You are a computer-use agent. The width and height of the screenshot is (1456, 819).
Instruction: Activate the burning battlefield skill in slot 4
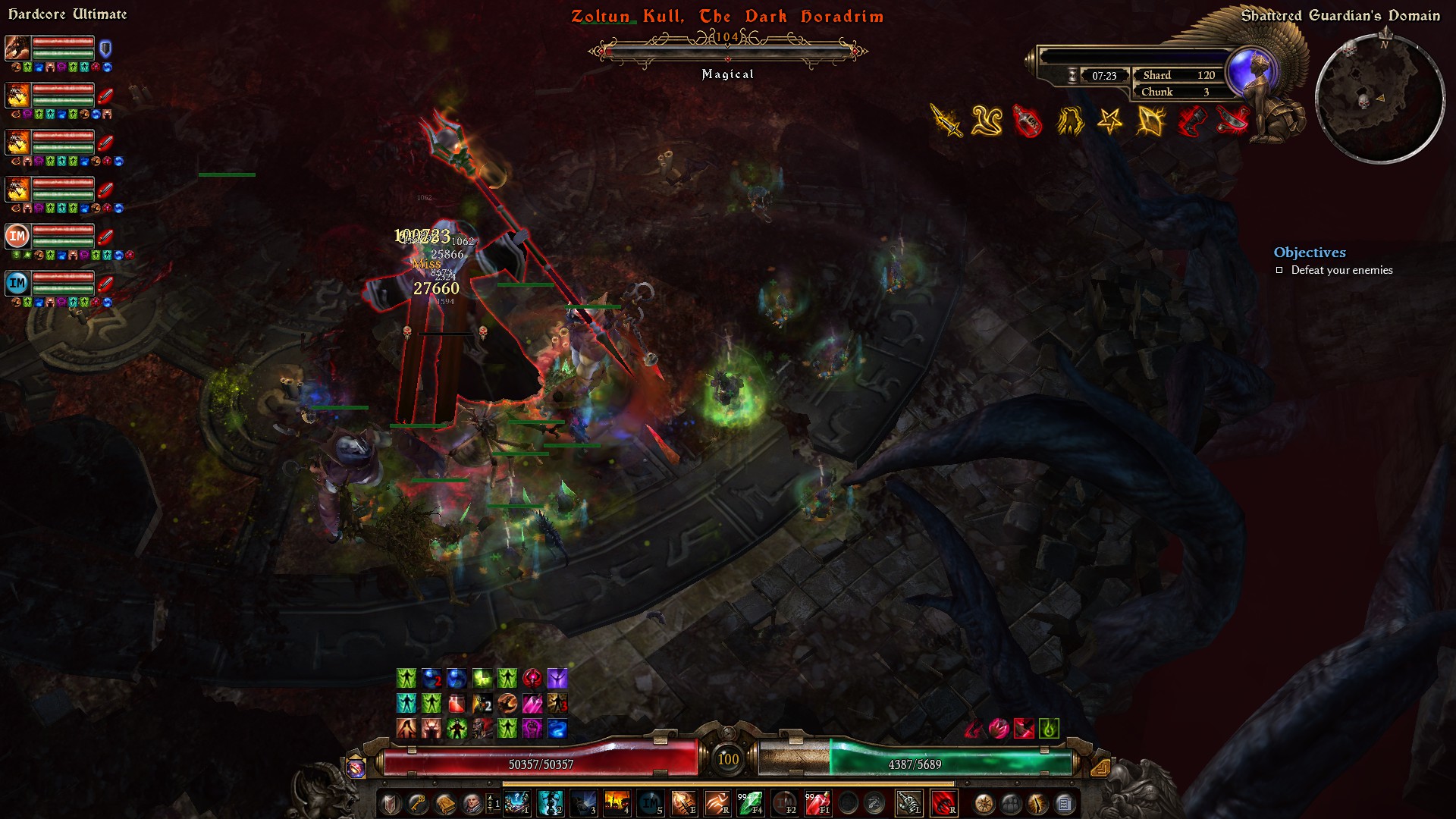(x=617, y=802)
